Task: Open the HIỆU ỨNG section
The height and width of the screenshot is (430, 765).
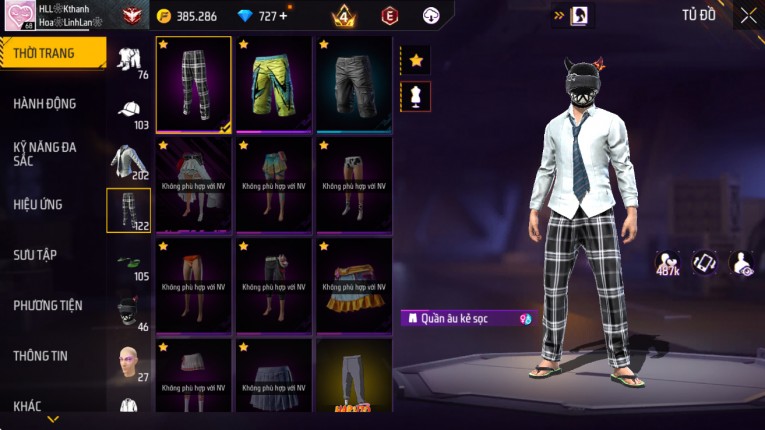Action: [x=38, y=204]
